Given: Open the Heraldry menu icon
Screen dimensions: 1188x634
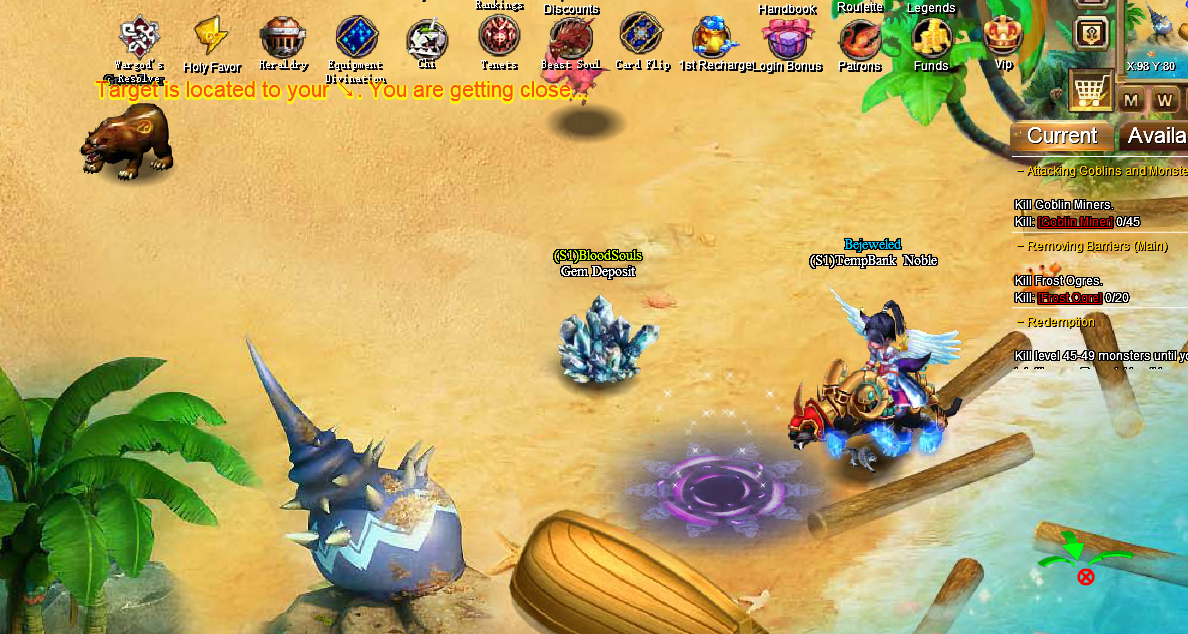Looking at the screenshot, I should tap(282, 38).
